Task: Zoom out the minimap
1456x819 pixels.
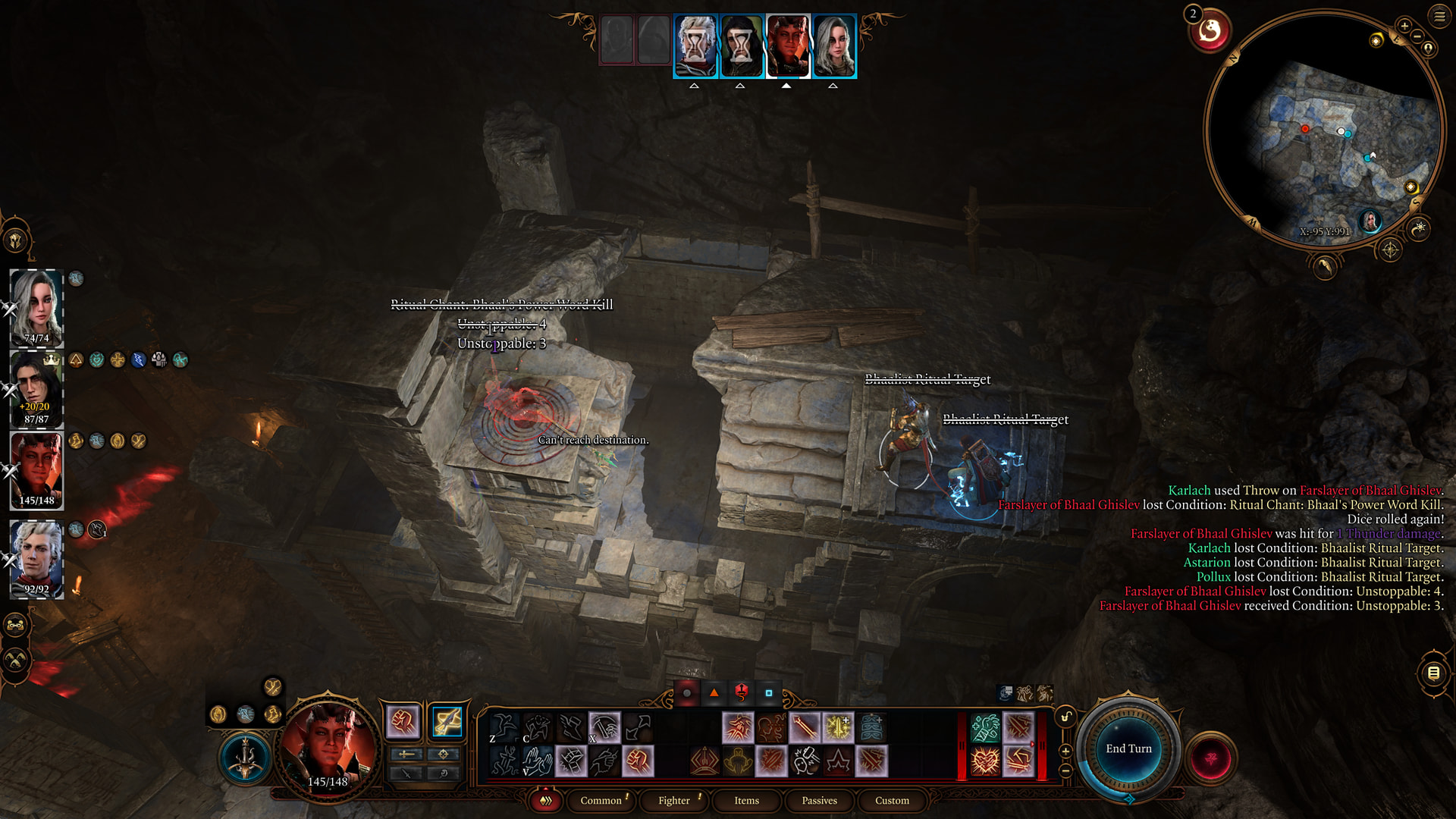Action: tap(1417, 37)
